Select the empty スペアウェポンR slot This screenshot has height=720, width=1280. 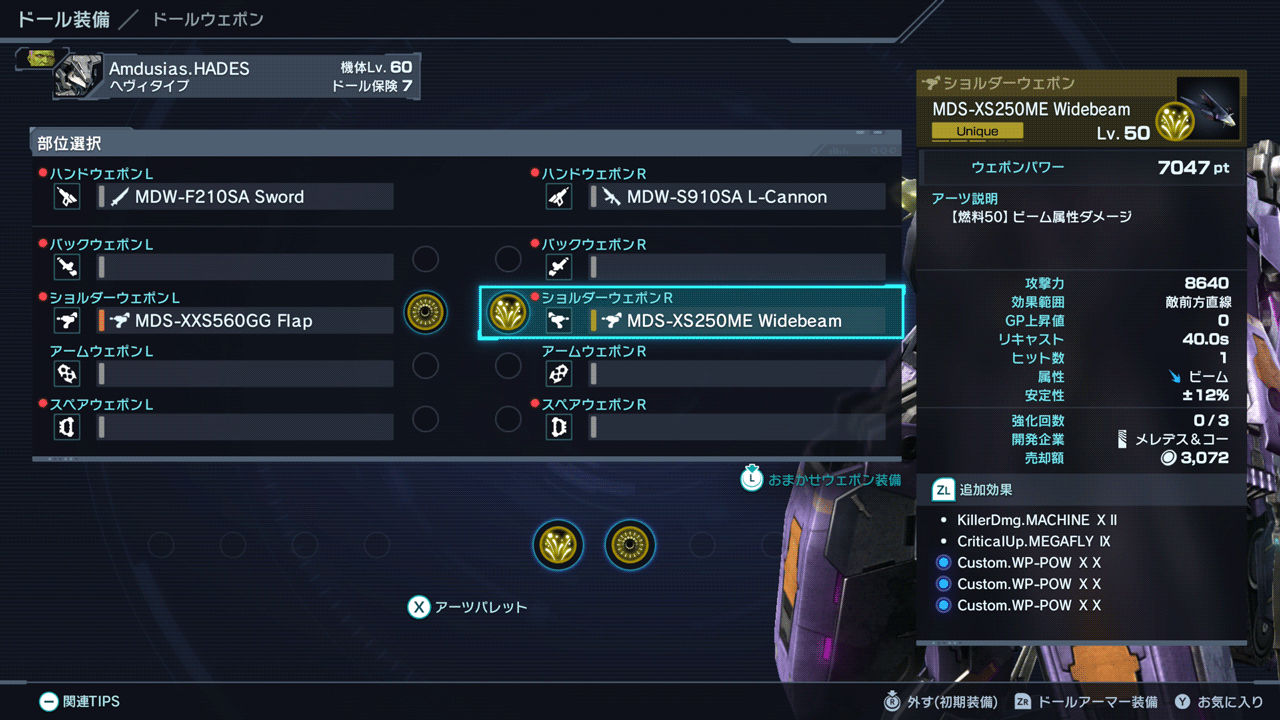(x=737, y=427)
